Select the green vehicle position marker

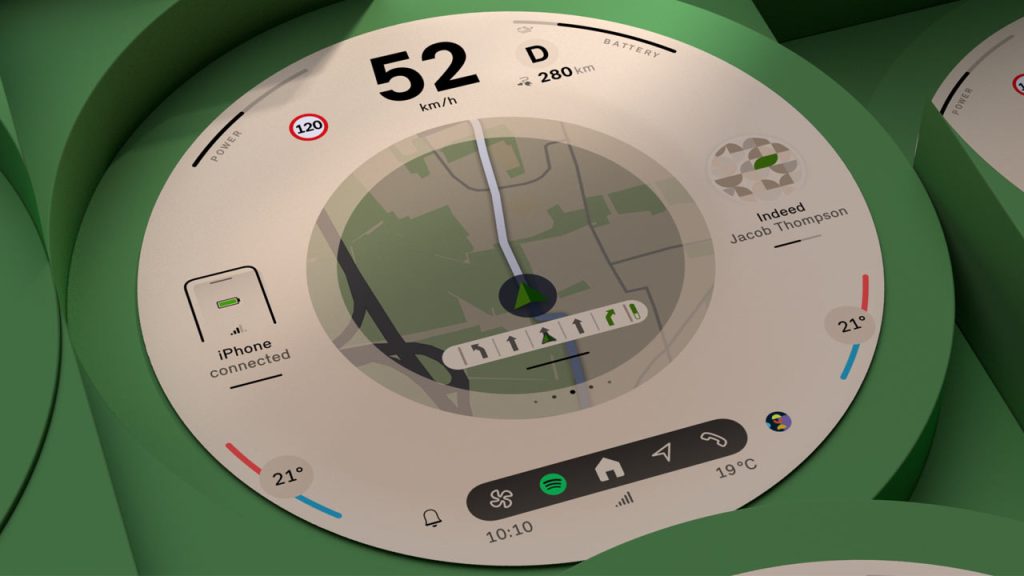pos(520,294)
